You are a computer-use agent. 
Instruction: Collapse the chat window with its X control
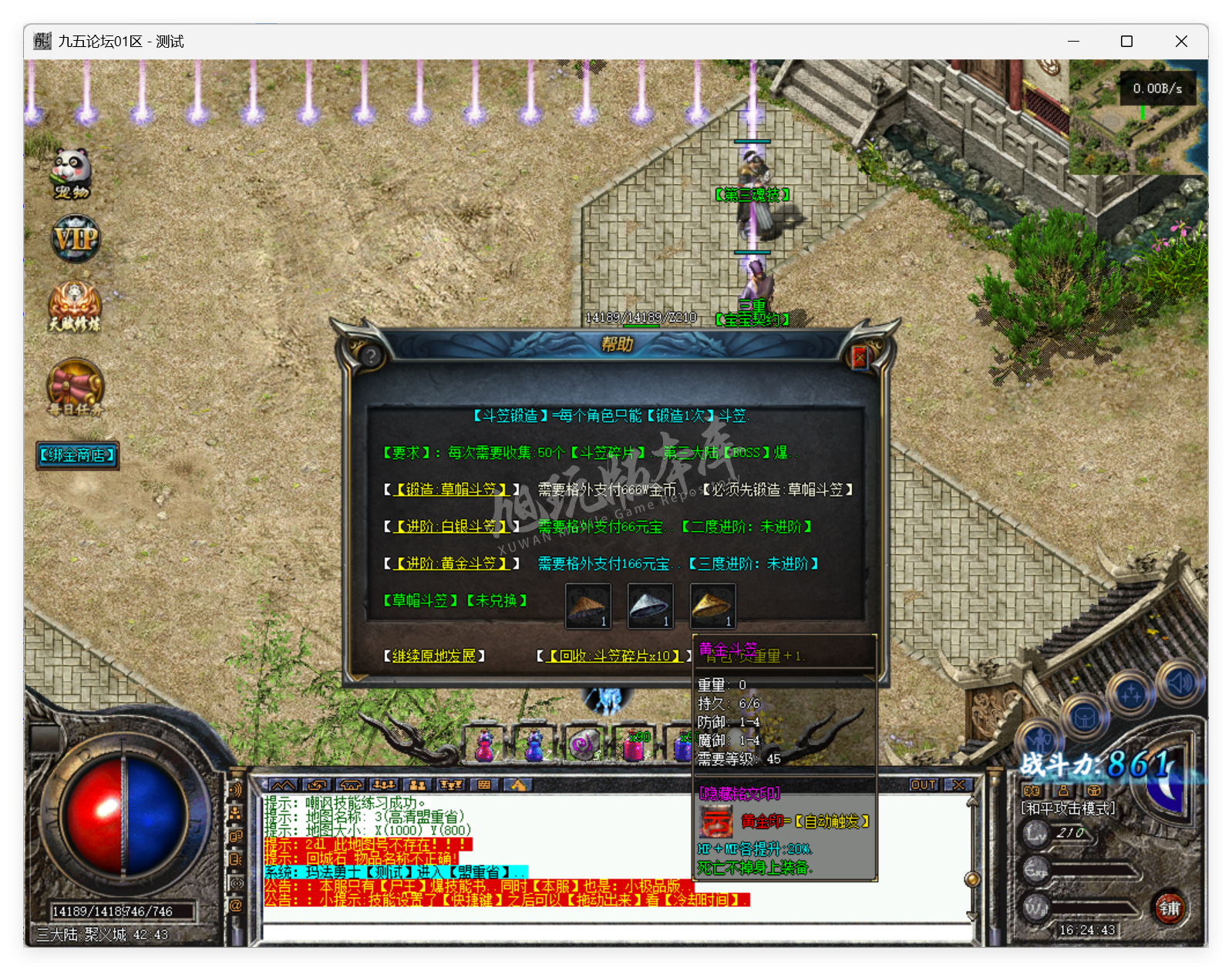point(958,785)
